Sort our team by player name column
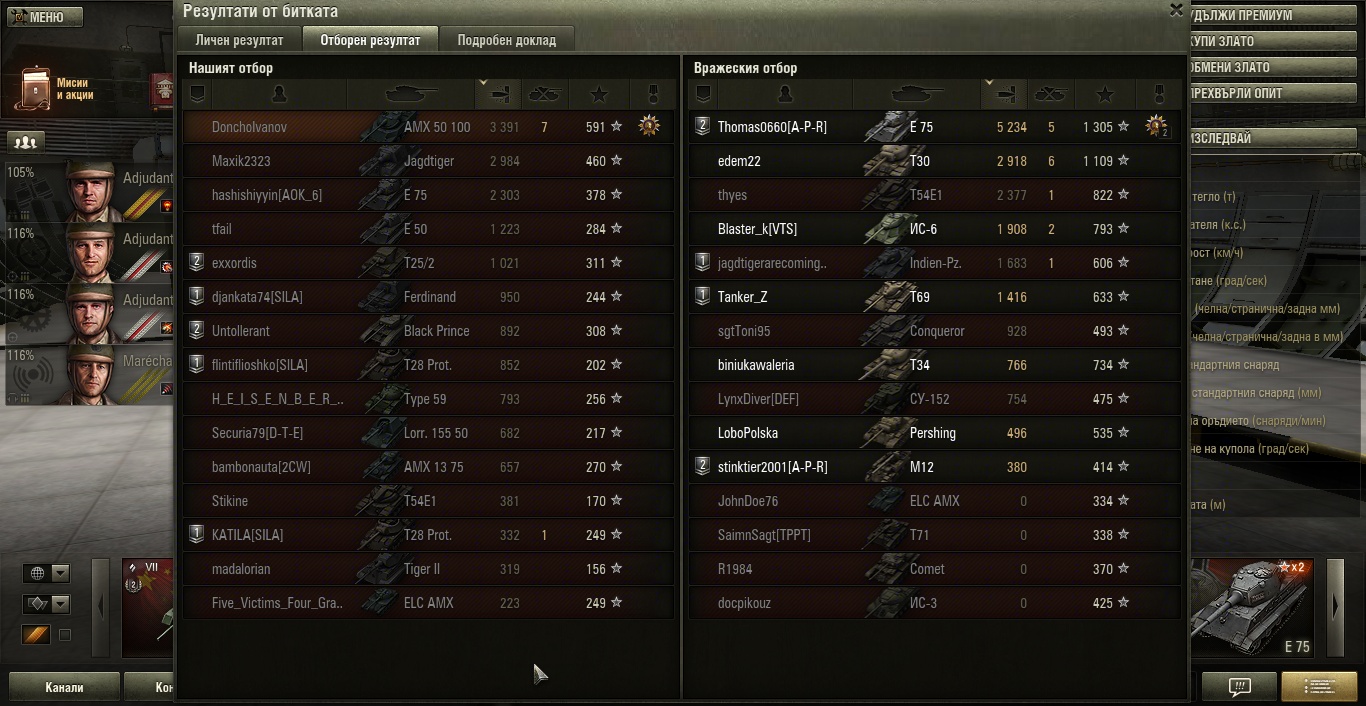This screenshot has width=1366, height=706. tap(279, 94)
